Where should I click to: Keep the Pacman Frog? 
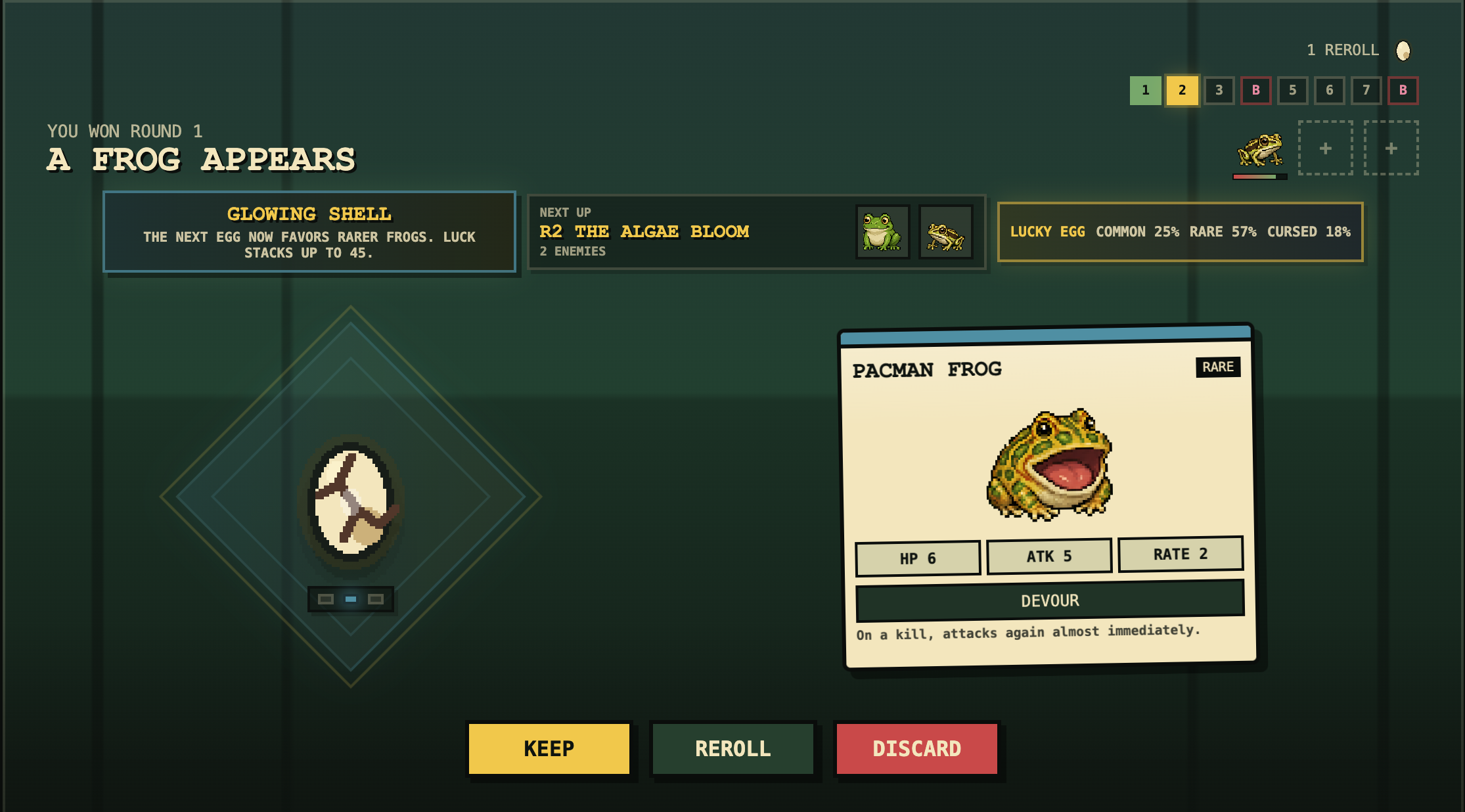coord(549,748)
